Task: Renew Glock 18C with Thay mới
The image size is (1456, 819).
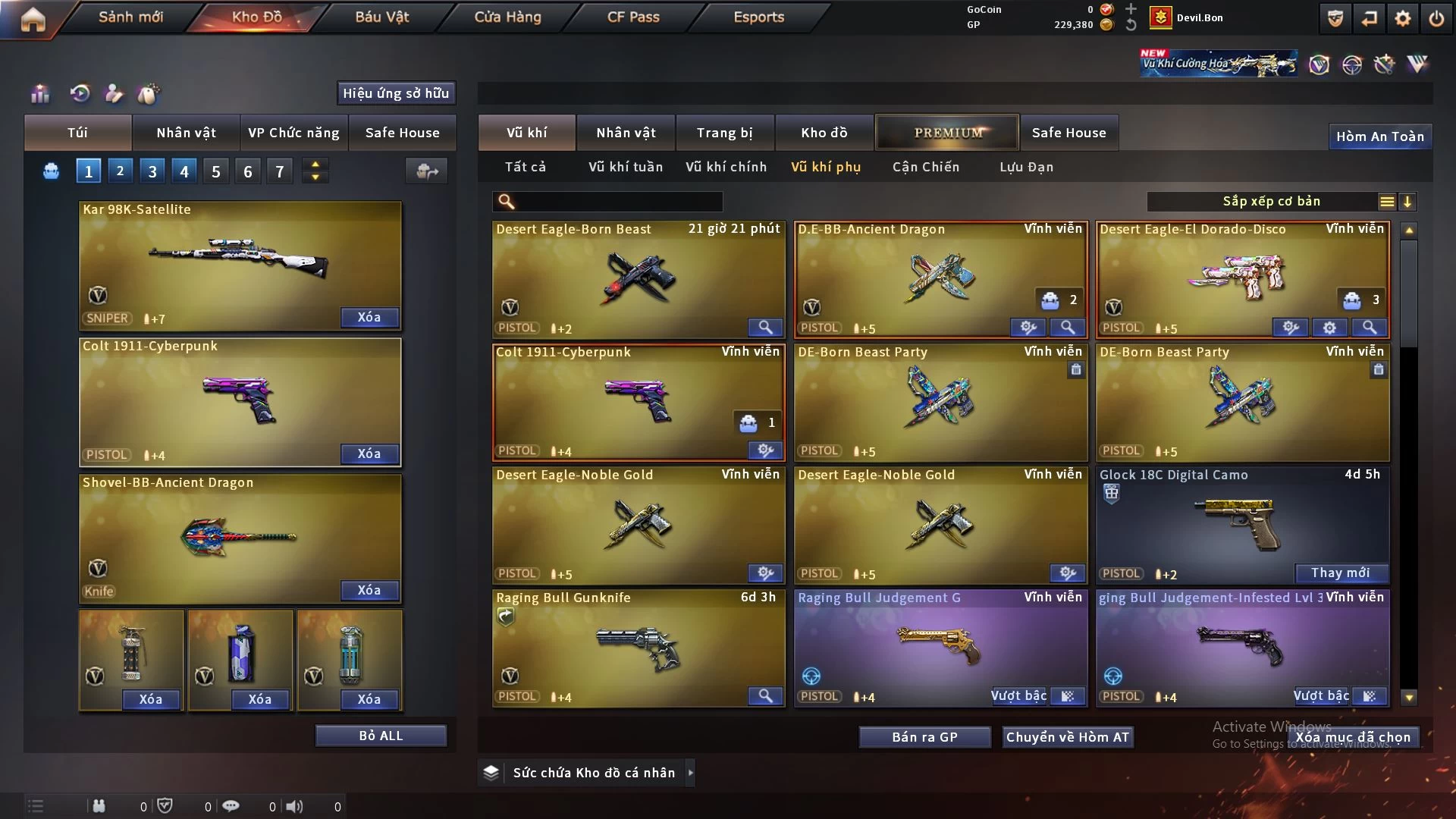Action: tap(1340, 573)
